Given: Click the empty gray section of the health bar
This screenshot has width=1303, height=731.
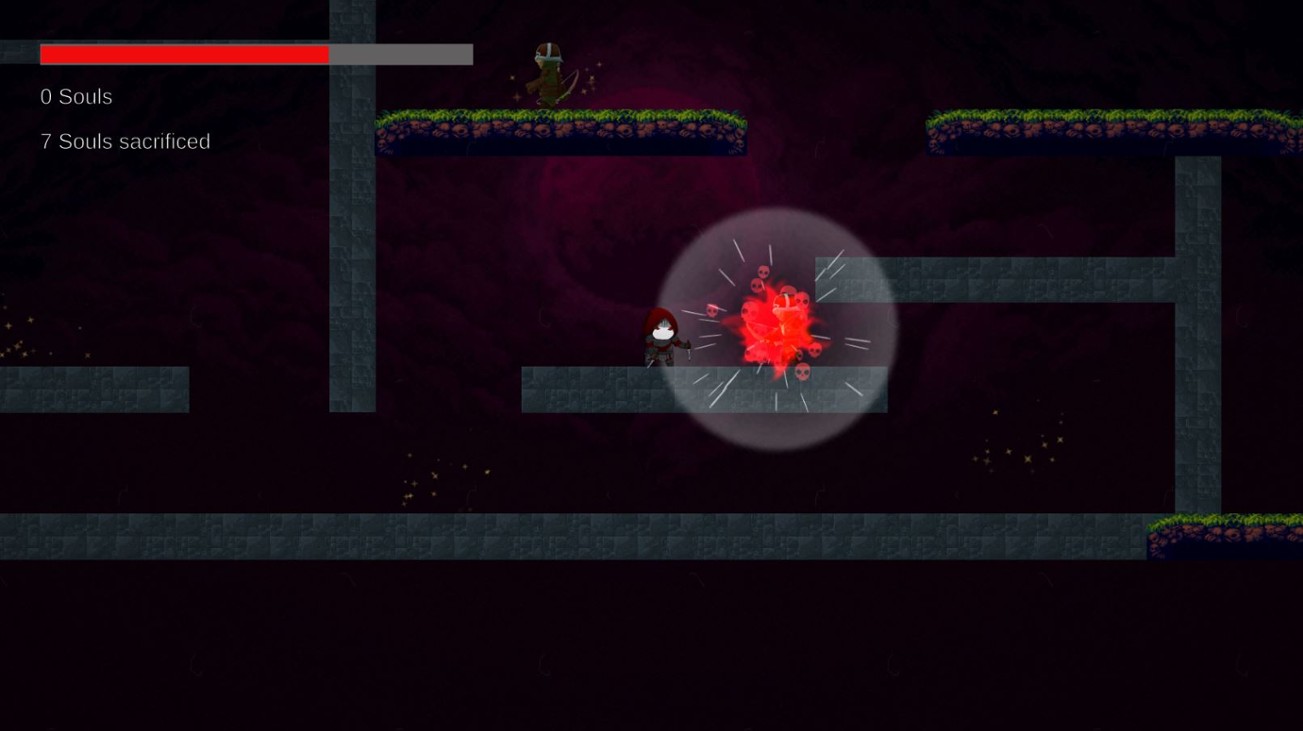Looking at the screenshot, I should (400, 54).
